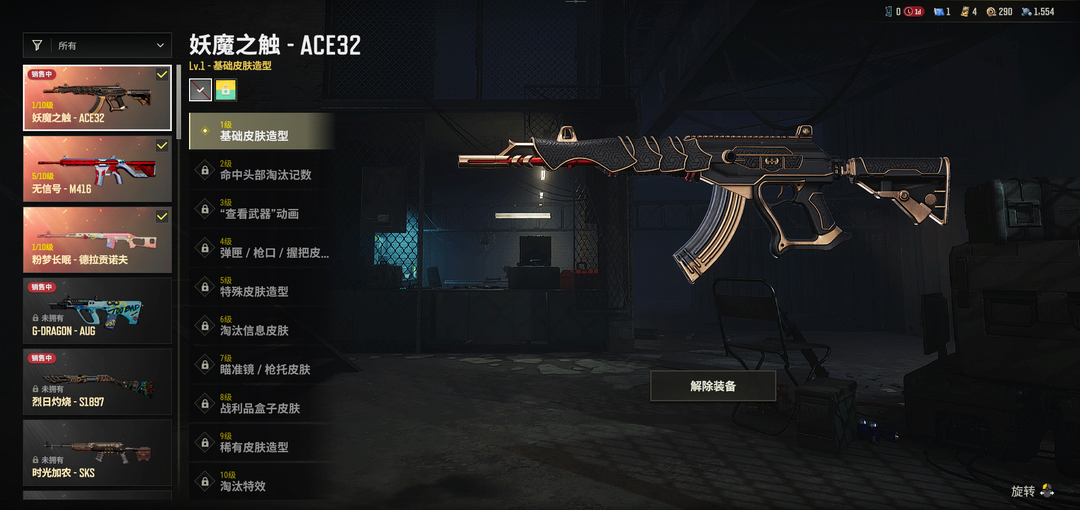Screen dimensions: 1080x510
Task: Pick the G-DRAGON - AUG skin card
Action: (x=97, y=312)
